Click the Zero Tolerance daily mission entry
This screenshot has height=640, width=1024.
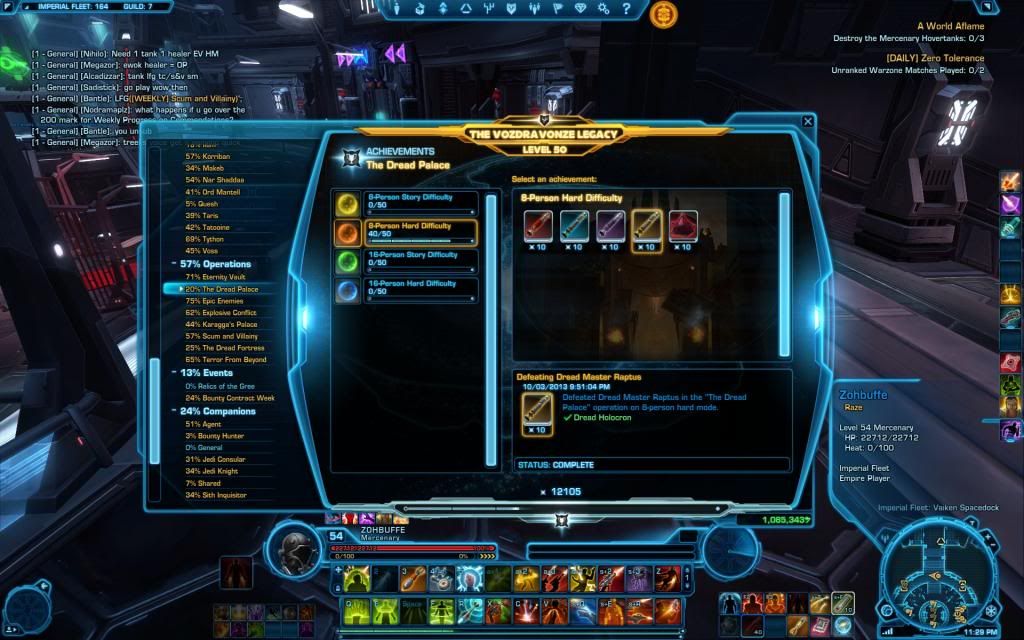935,58
